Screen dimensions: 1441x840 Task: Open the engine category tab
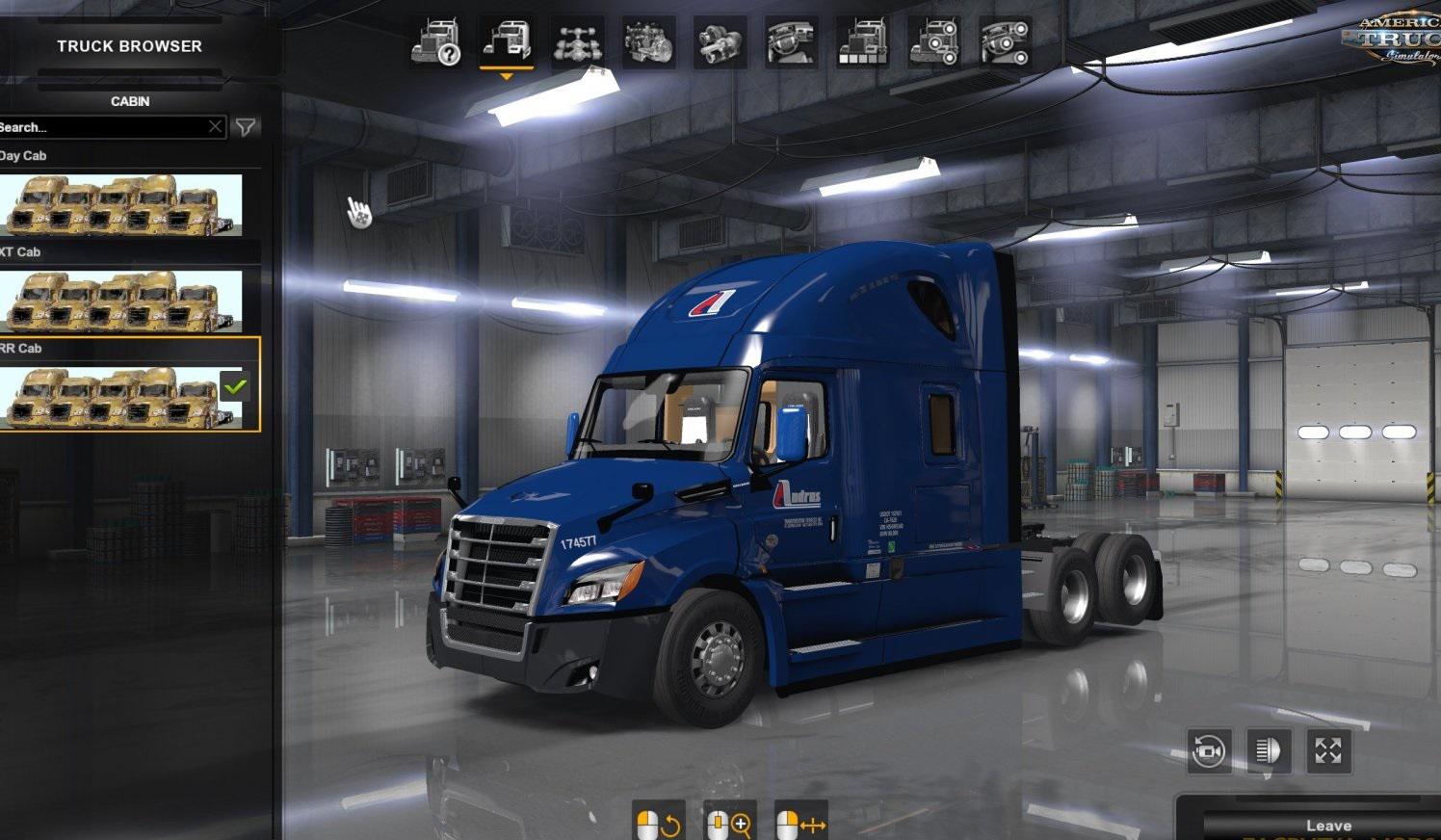pos(649,43)
